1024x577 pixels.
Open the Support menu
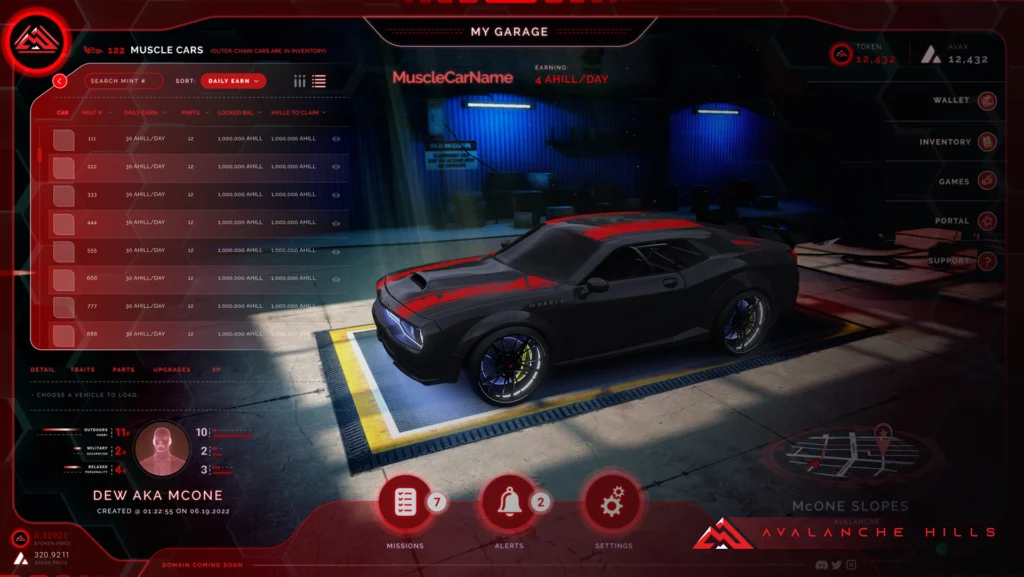tap(987, 261)
